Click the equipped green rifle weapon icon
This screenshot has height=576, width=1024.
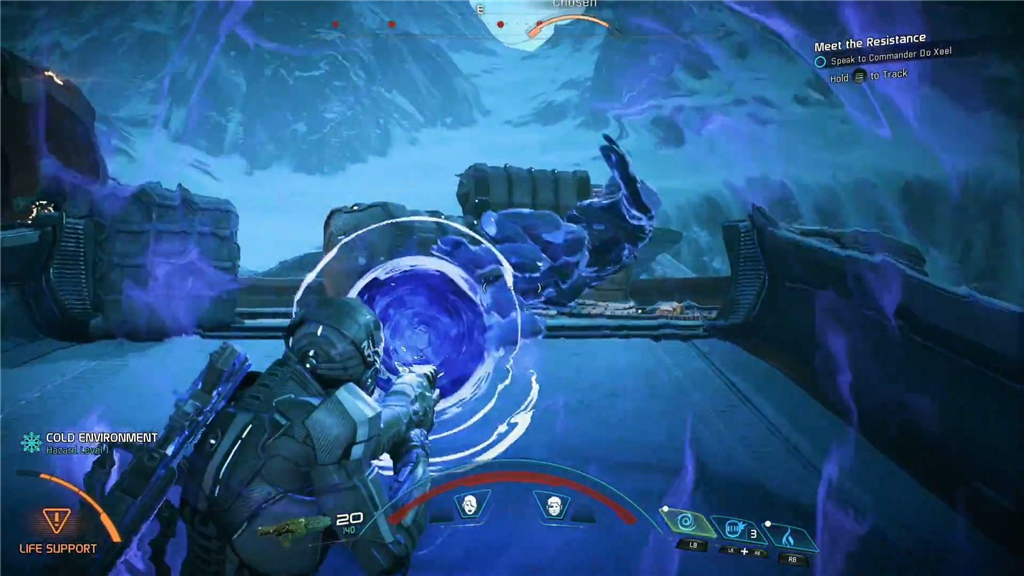tap(293, 525)
